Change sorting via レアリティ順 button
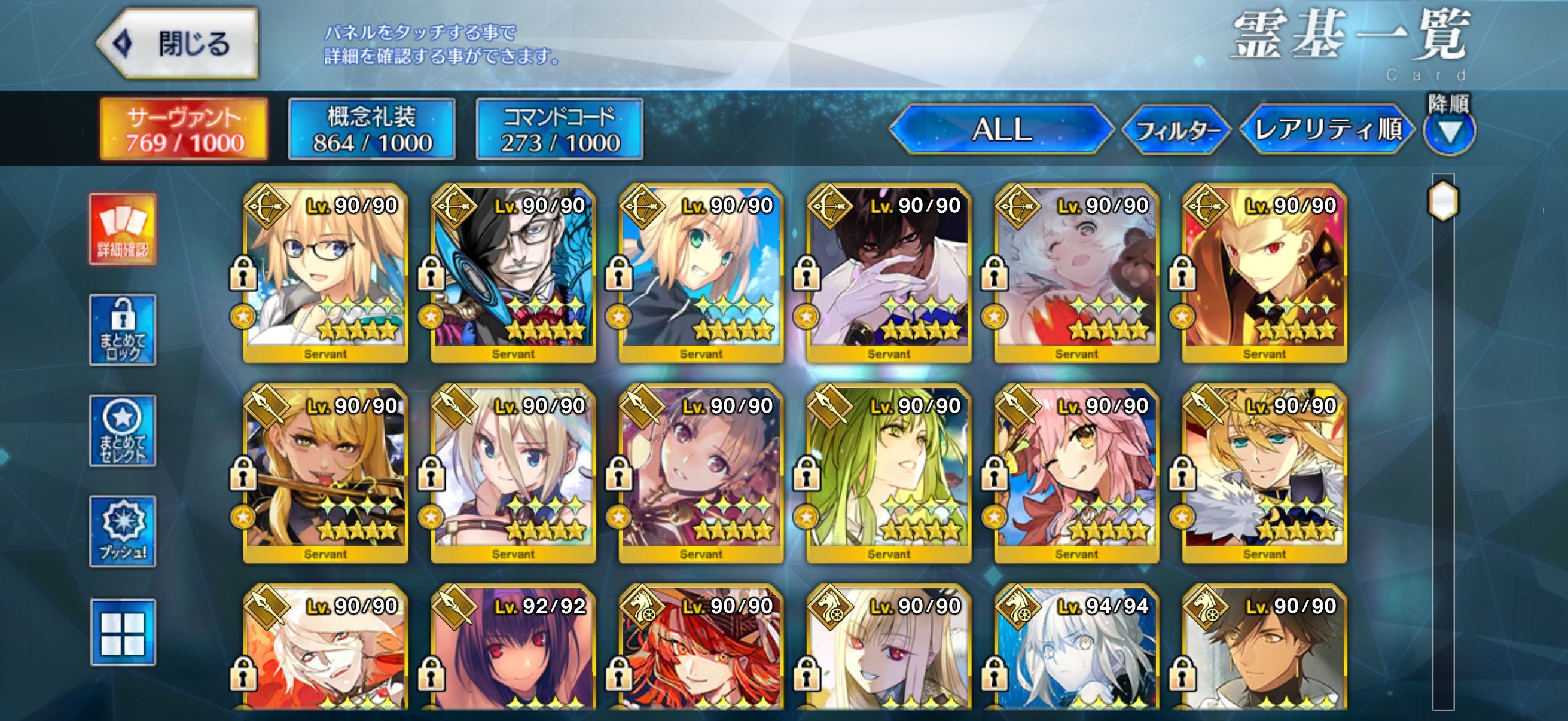The image size is (1568, 721). [x=1327, y=130]
